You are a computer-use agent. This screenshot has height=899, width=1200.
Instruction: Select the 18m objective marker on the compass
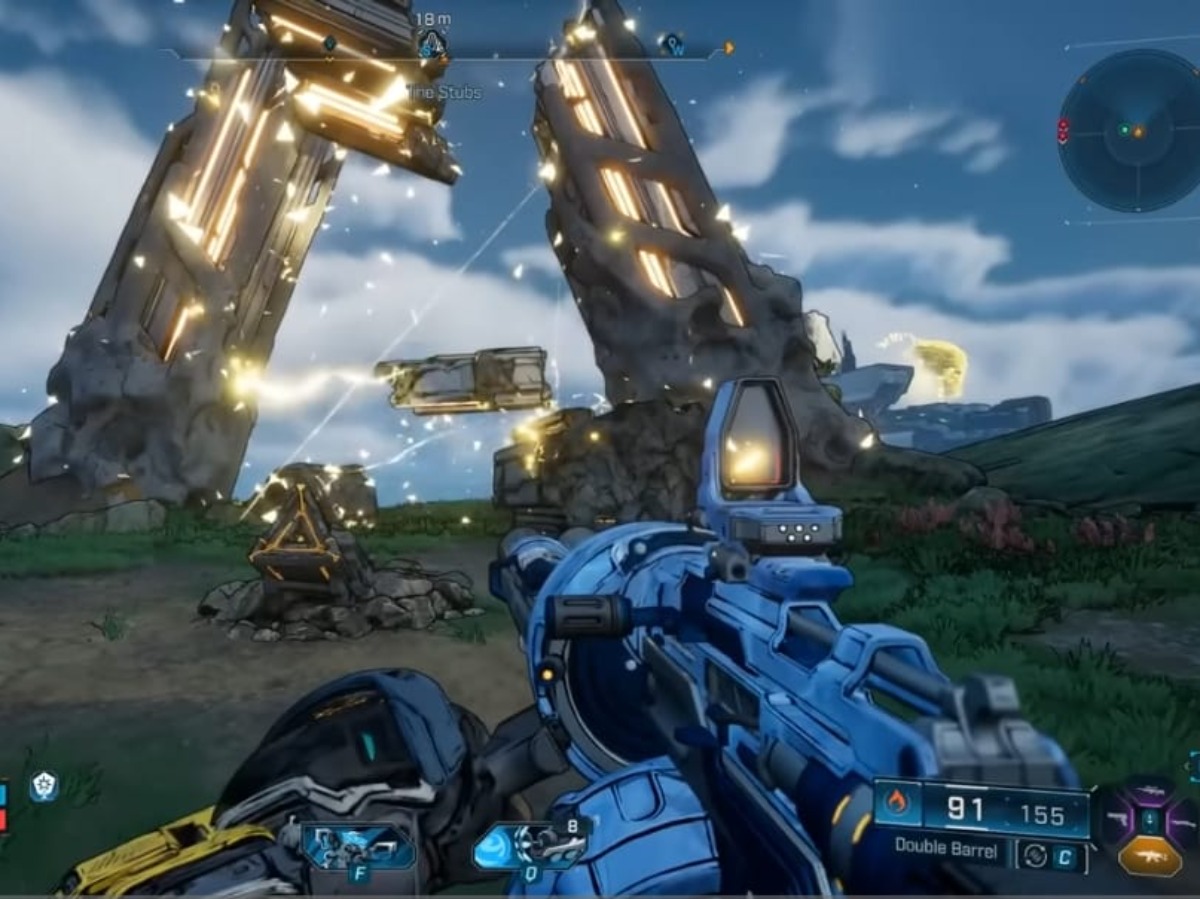pos(431,44)
